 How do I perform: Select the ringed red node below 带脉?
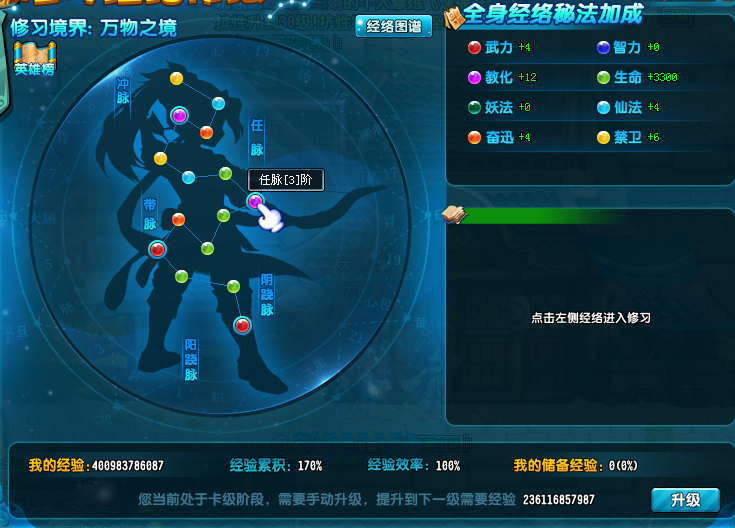pos(157,249)
